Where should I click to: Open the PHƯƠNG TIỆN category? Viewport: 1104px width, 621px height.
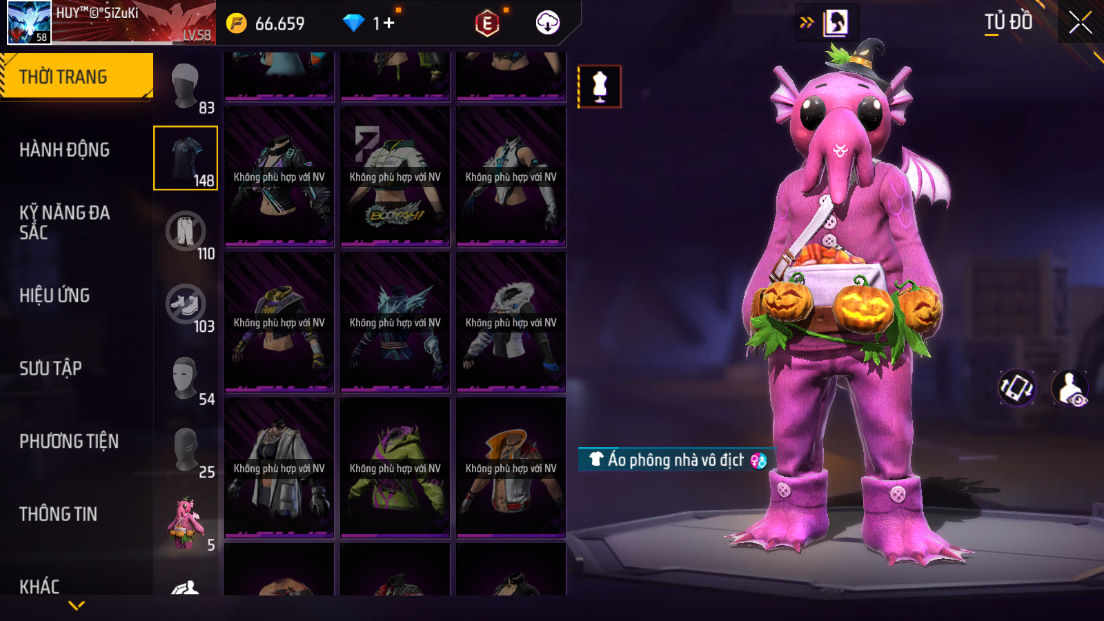pyautogui.click(x=69, y=441)
